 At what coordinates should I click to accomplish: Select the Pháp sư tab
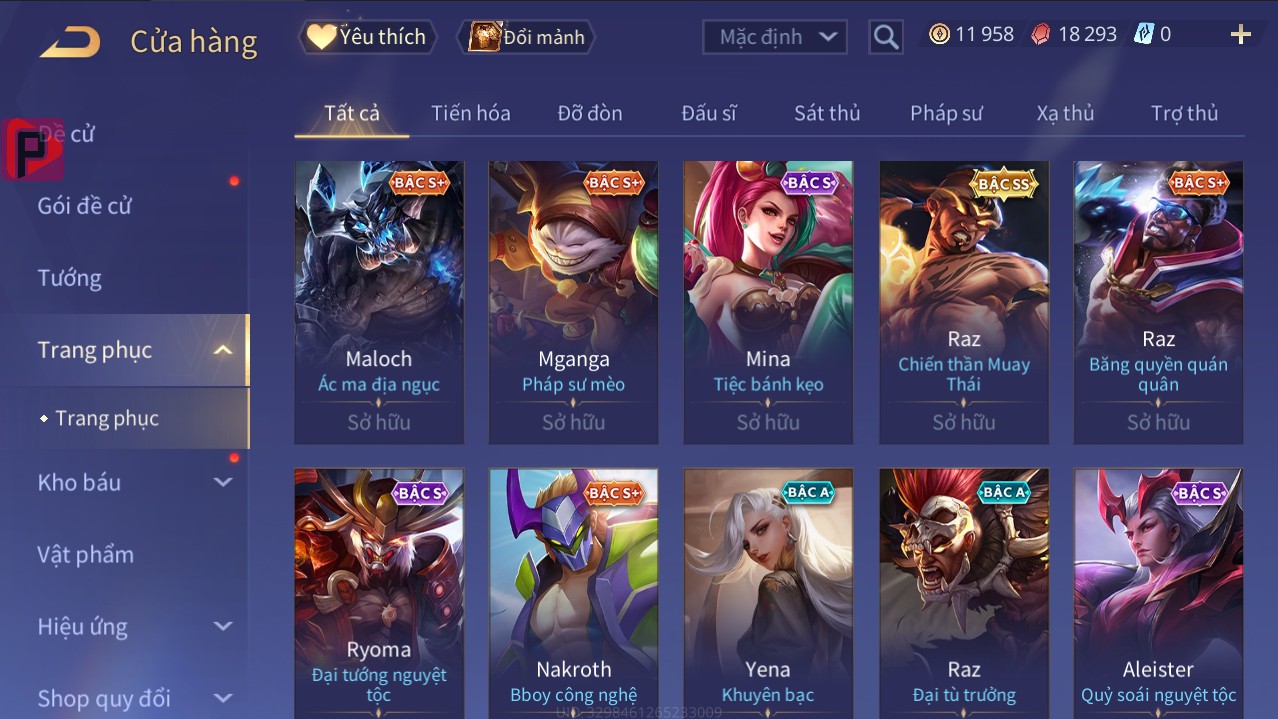(946, 113)
